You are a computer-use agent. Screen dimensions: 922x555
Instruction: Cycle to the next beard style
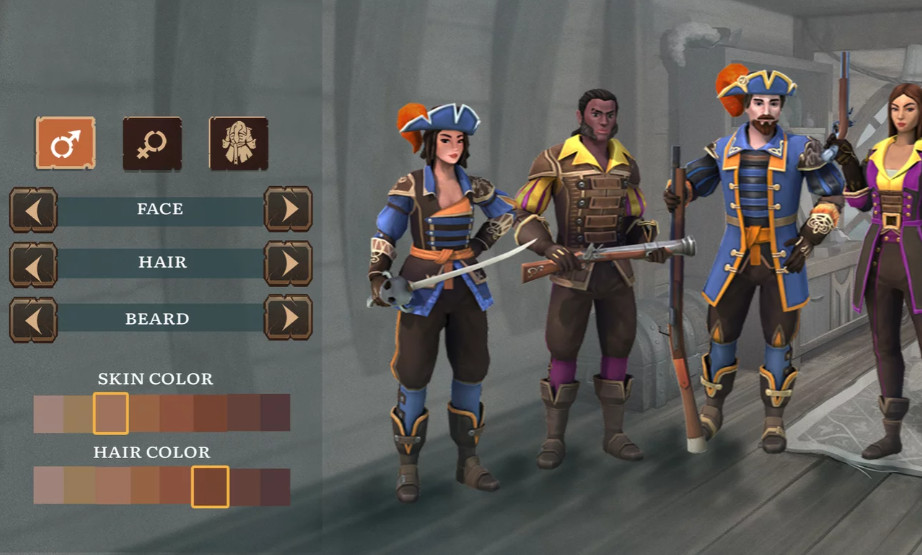(288, 318)
